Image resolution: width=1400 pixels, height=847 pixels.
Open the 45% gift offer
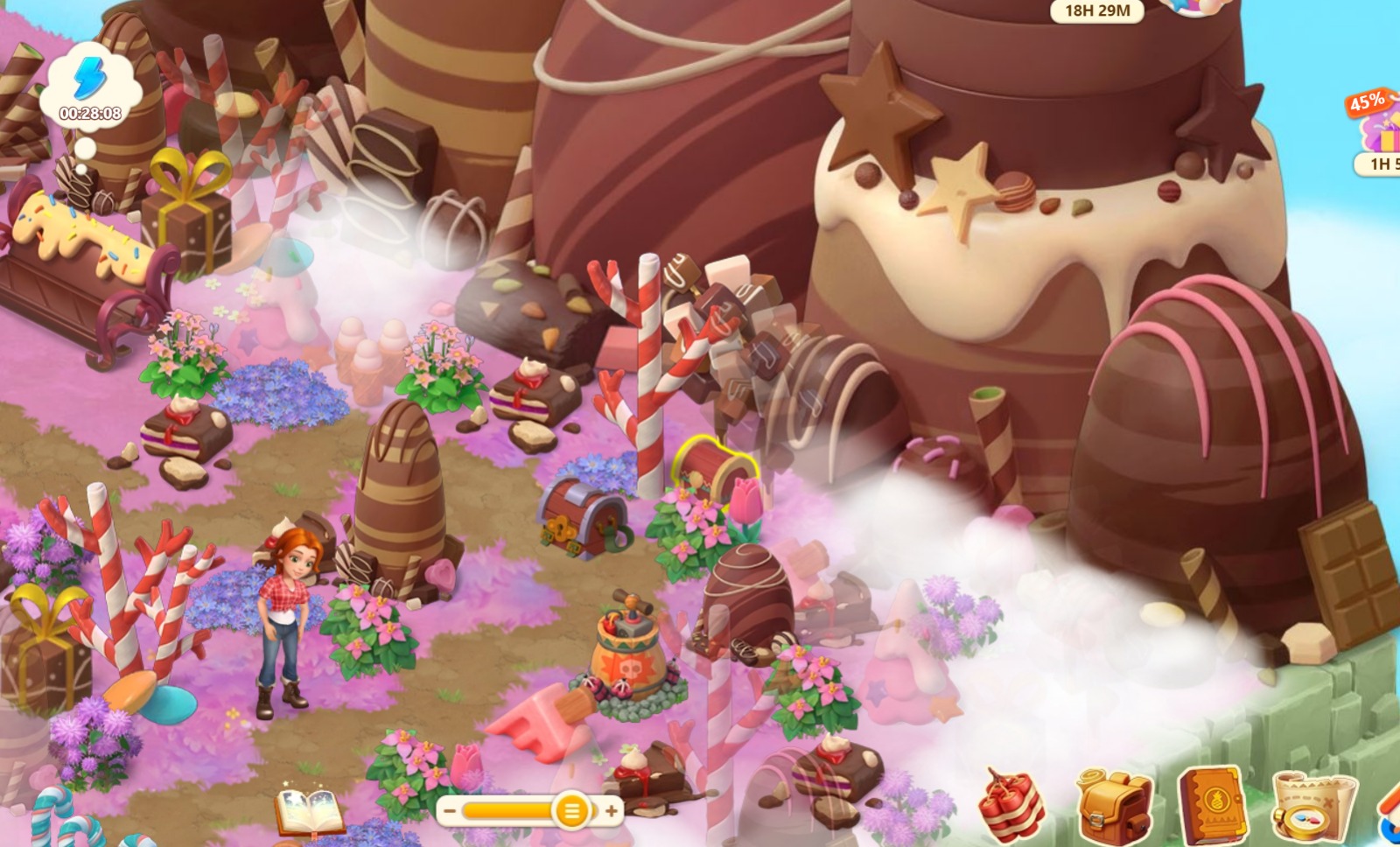coord(1377,131)
